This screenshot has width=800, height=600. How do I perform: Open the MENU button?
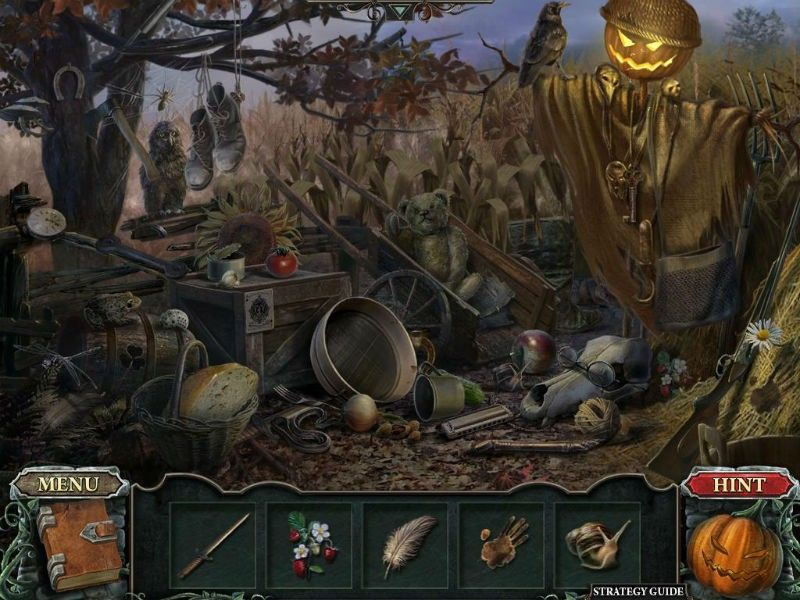68,485
